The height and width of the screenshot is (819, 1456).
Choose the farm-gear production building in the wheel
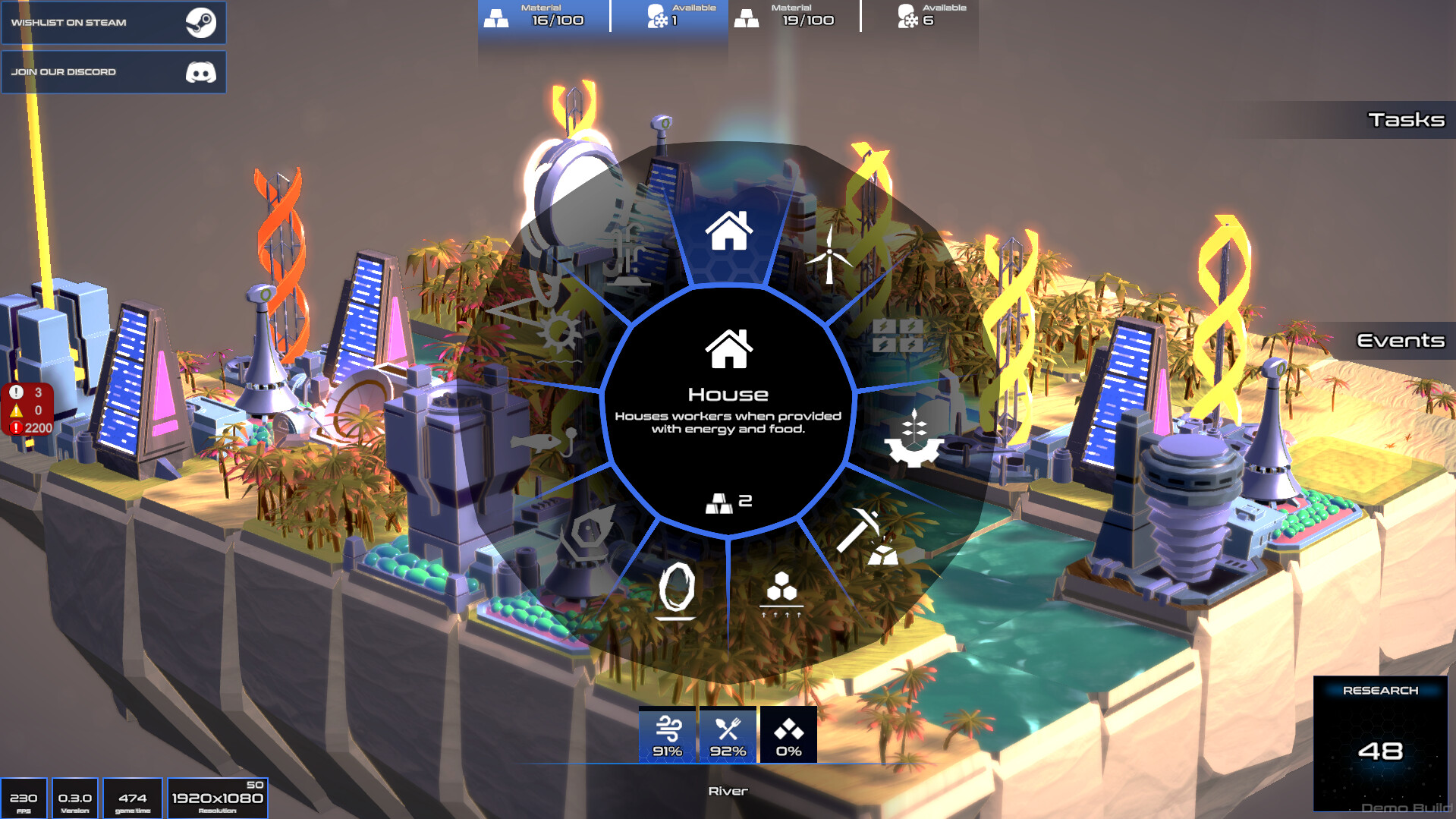point(913,433)
